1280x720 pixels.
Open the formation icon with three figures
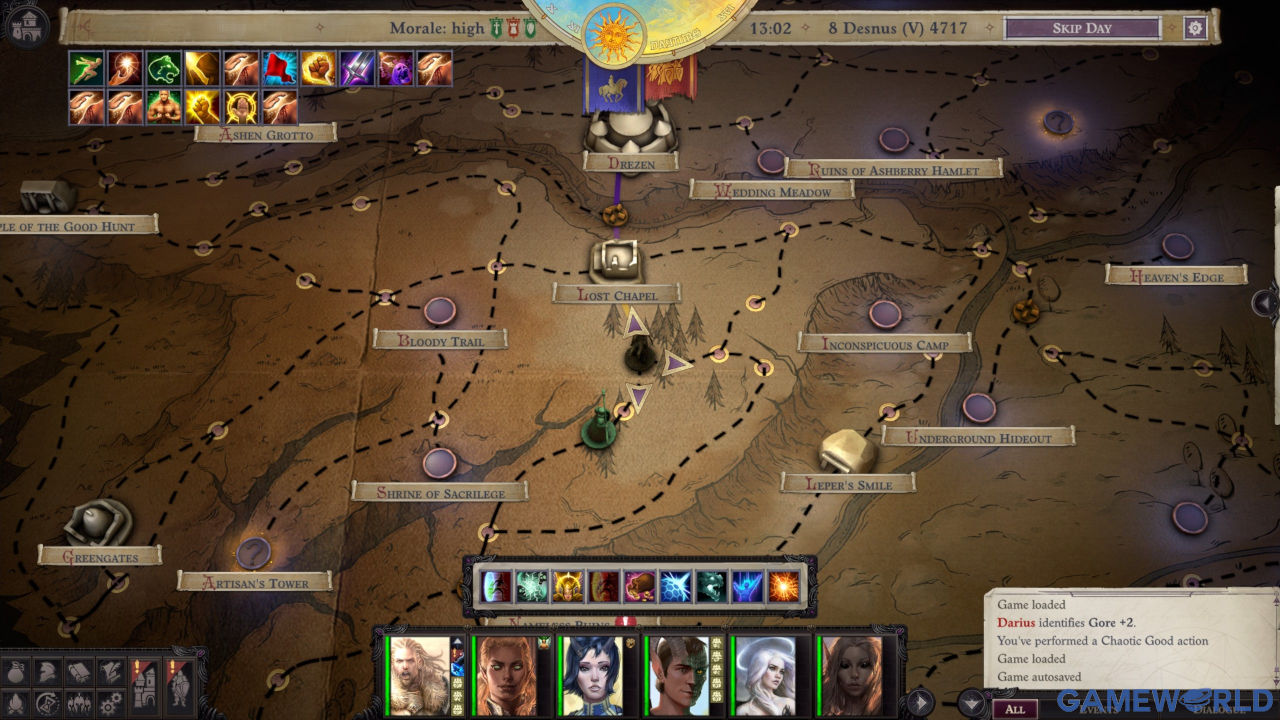point(78,701)
